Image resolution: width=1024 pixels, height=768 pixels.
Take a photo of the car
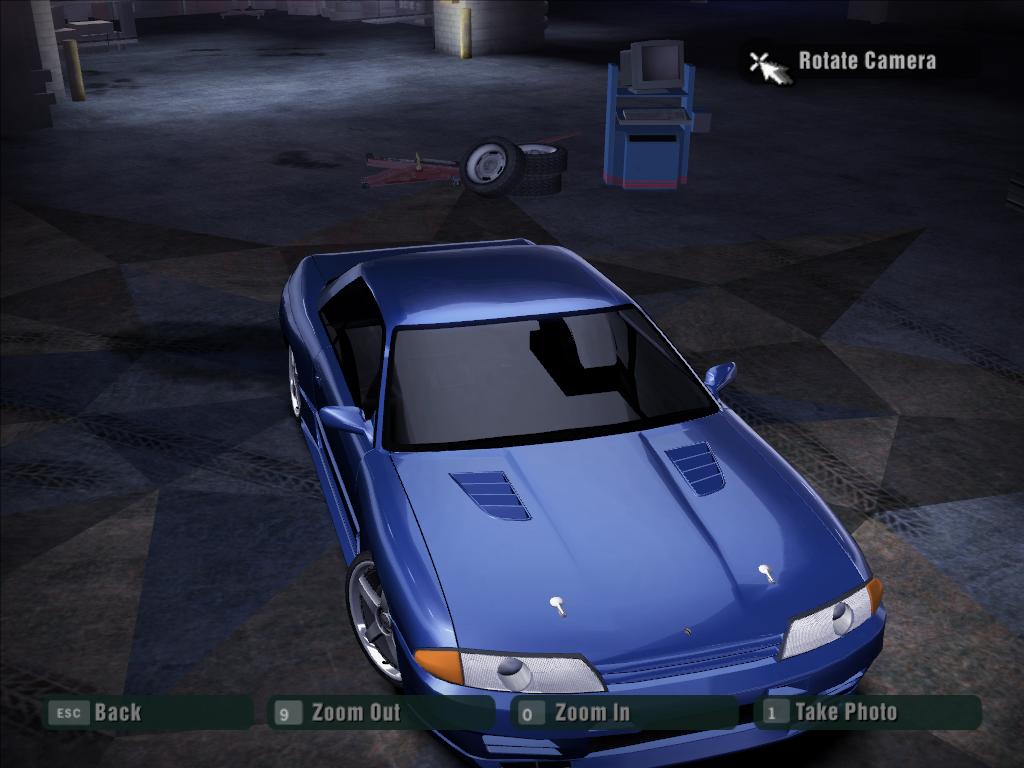[845, 713]
